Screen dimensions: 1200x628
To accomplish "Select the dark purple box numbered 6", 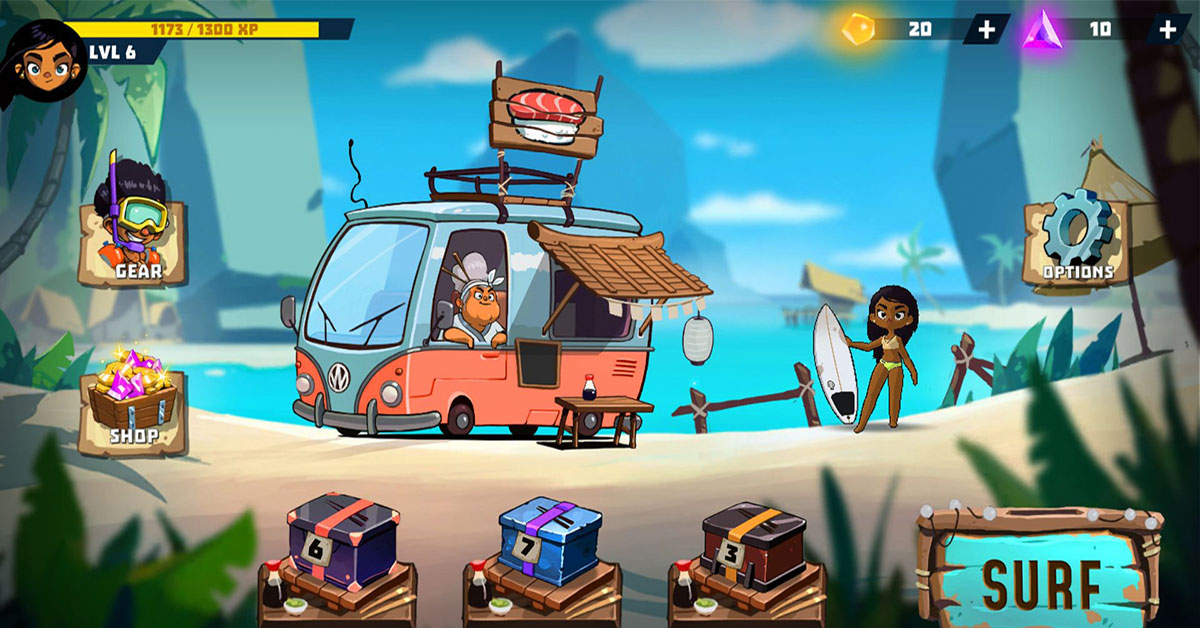I will pyautogui.click(x=343, y=538).
